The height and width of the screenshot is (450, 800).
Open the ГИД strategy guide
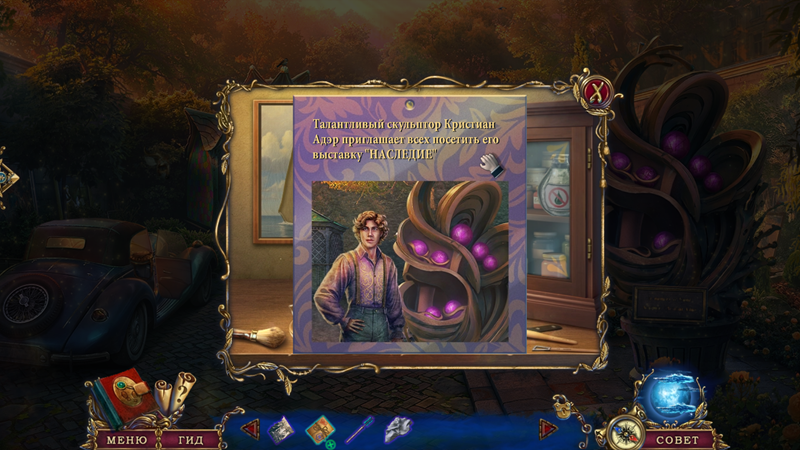point(184,440)
